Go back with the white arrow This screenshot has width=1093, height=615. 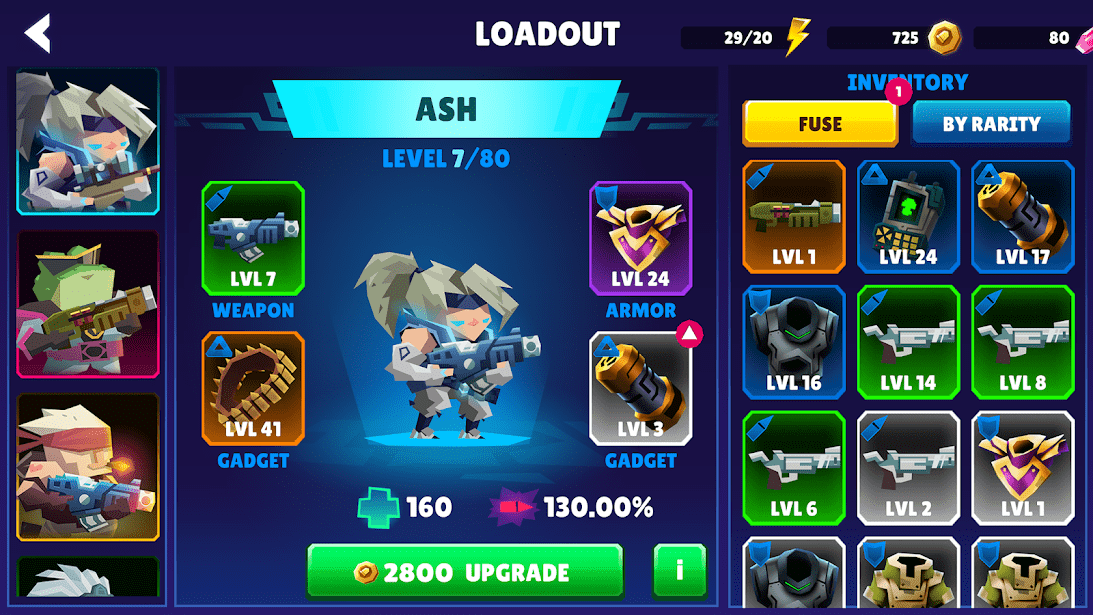tap(38, 34)
